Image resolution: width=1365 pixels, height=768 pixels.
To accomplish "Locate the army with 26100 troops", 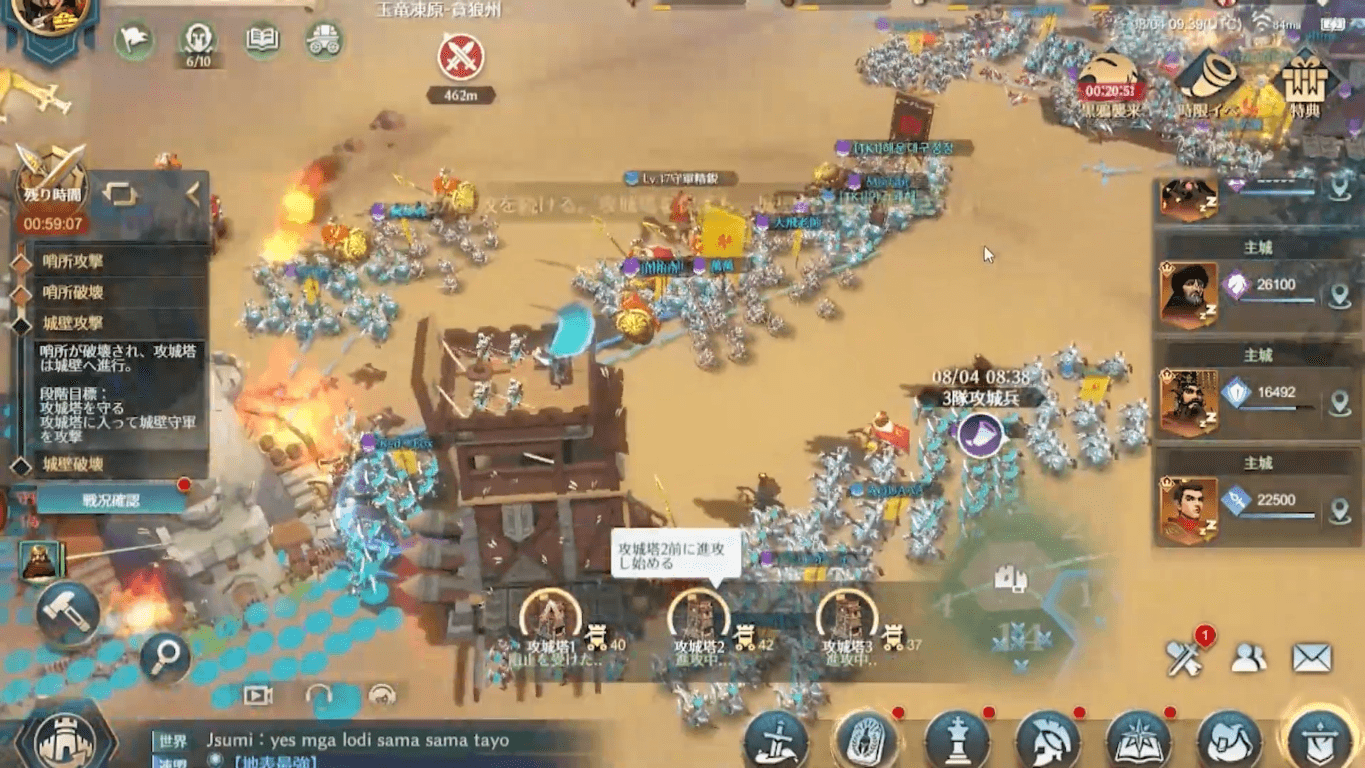I will (1339, 295).
